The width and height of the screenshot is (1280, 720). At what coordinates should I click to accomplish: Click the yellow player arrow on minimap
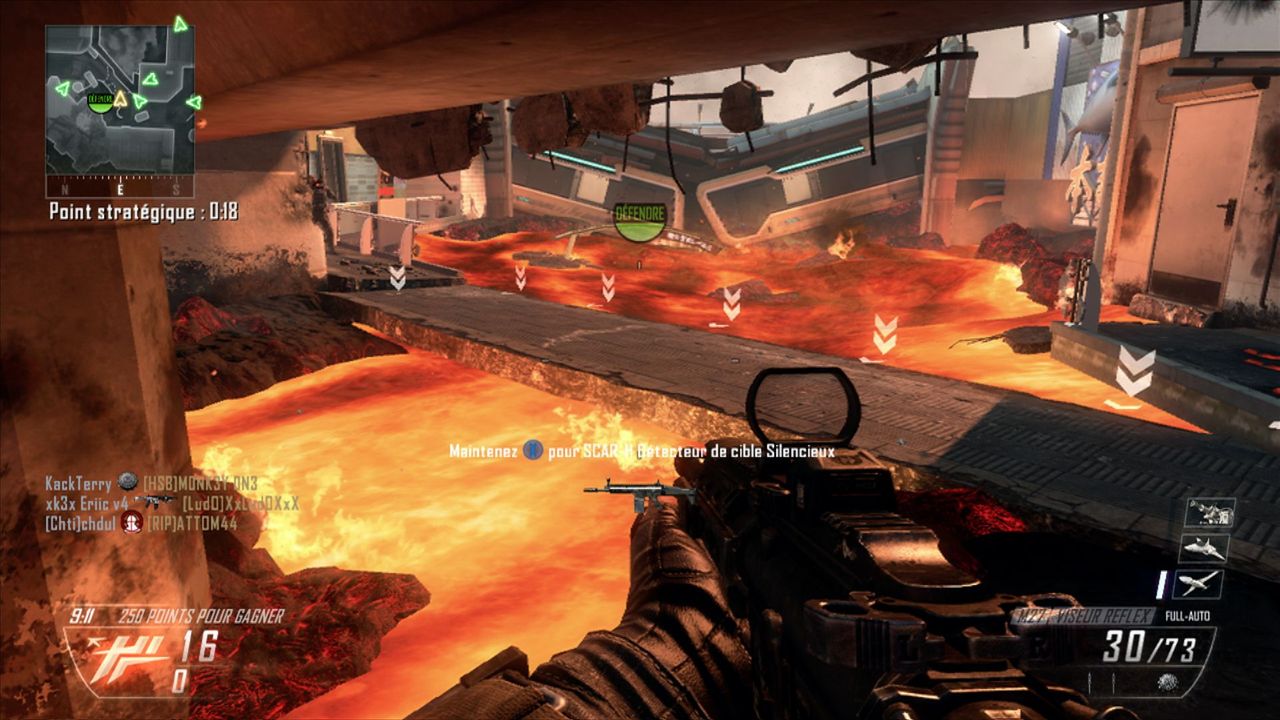tap(120, 98)
